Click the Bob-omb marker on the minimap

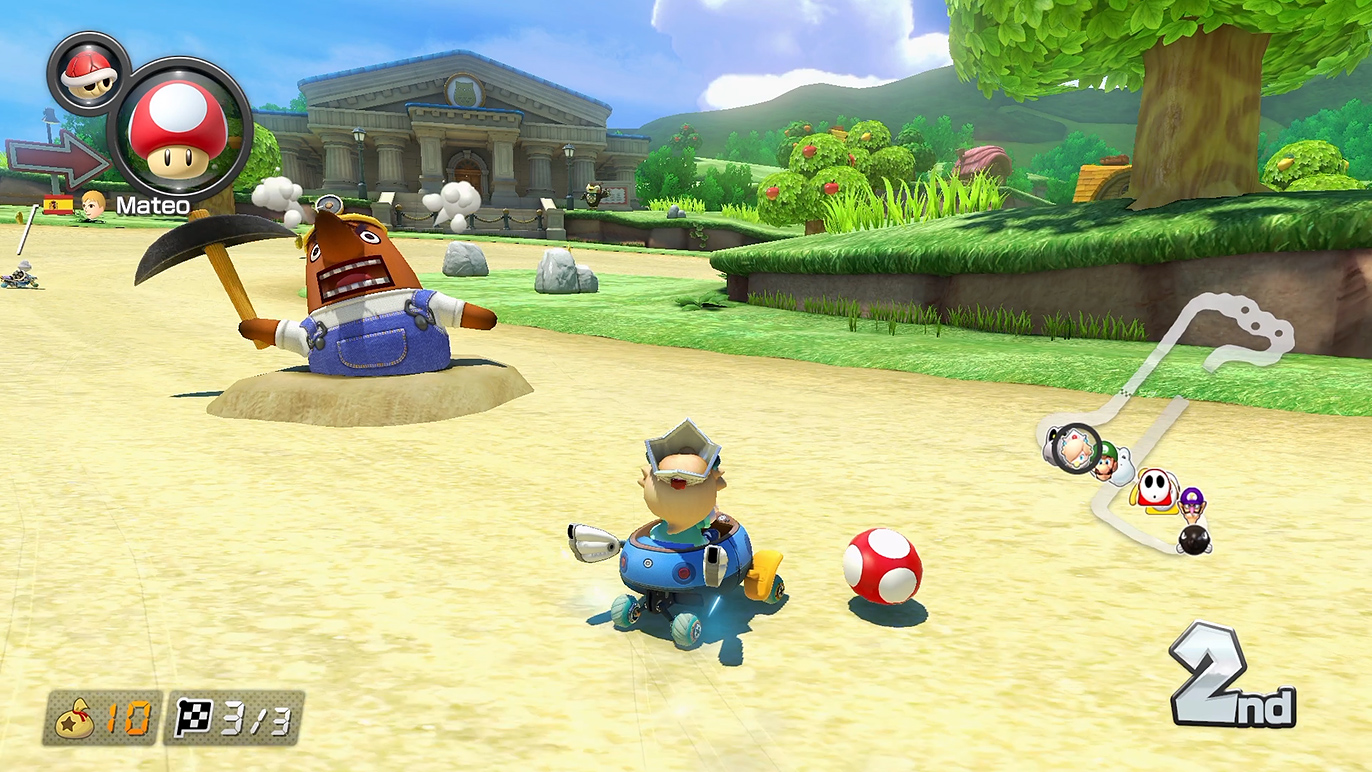coord(1193,540)
